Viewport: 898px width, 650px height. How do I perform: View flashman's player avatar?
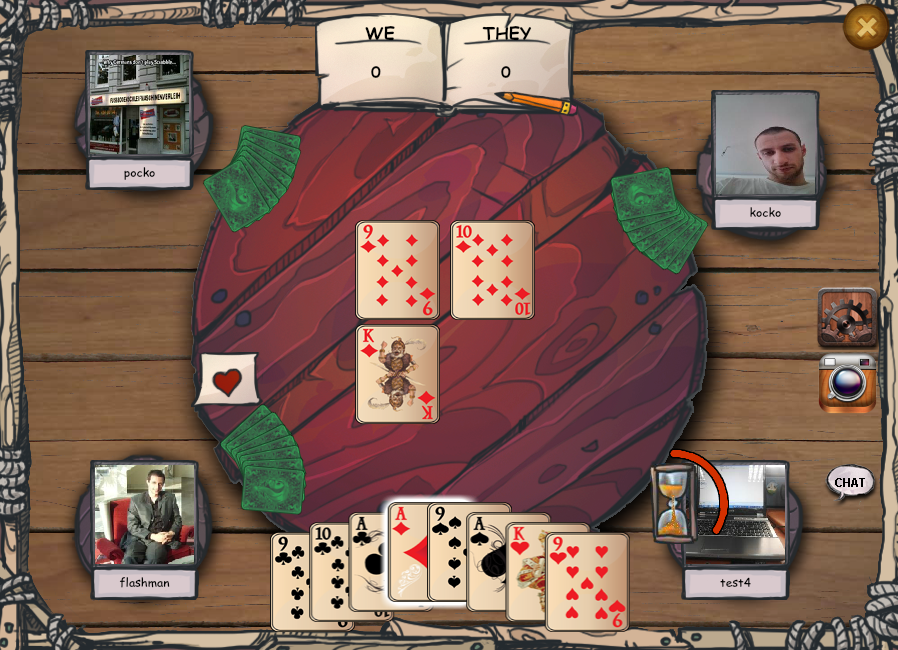(x=144, y=514)
